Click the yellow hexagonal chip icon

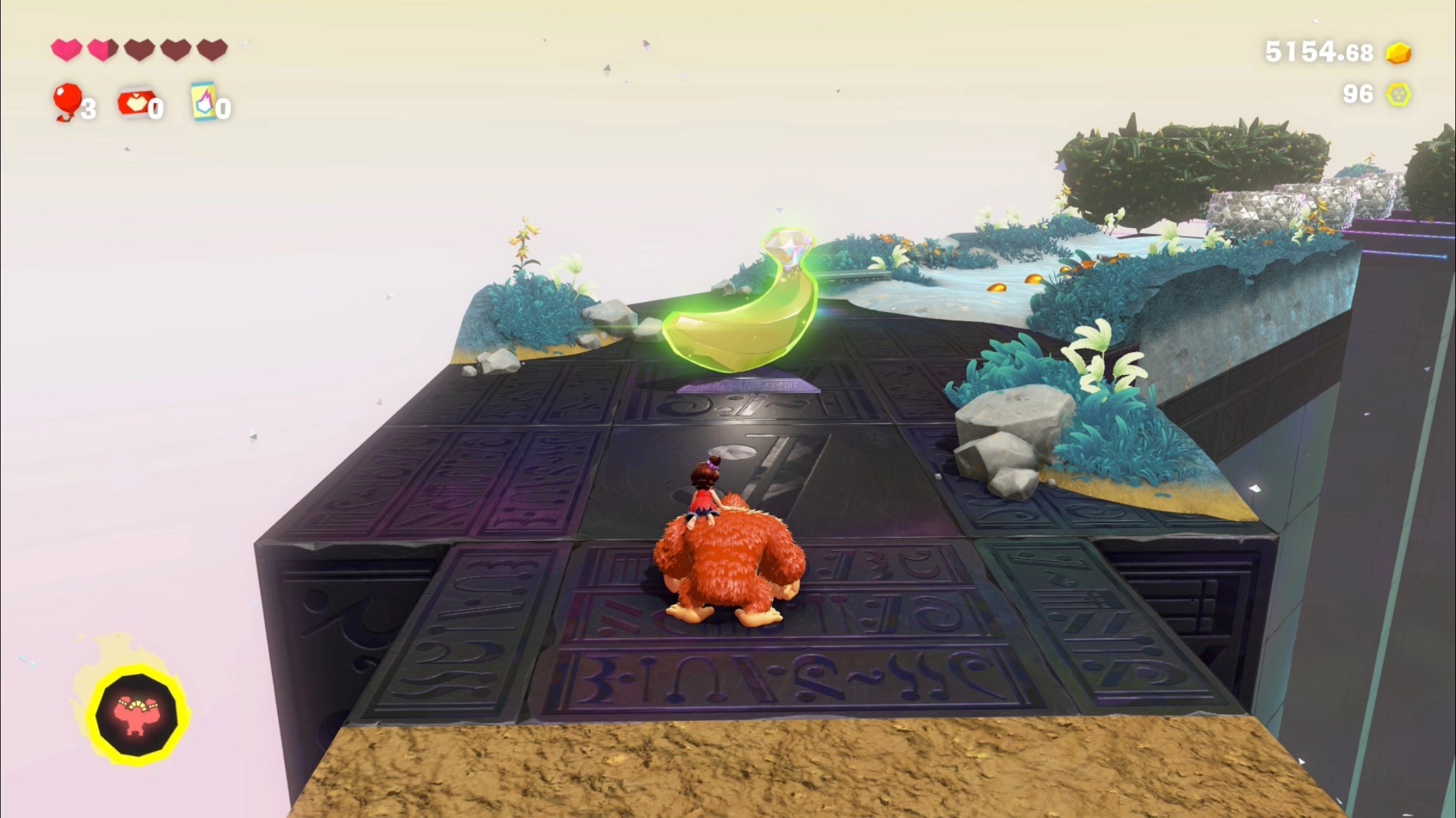pos(1398,94)
